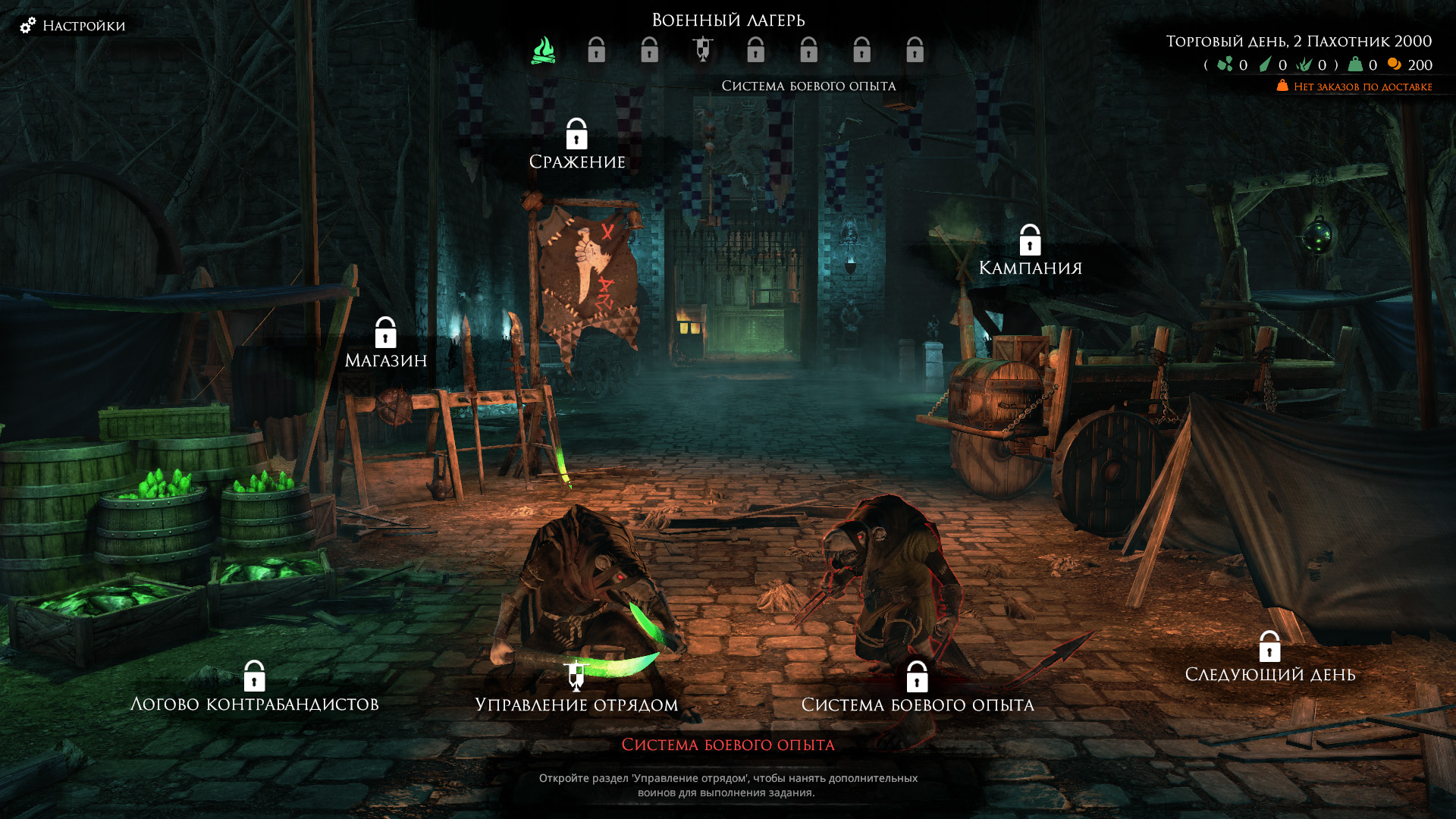Open Управление отрядом
Screen dimensions: 1456x819
[x=577, y=703]
